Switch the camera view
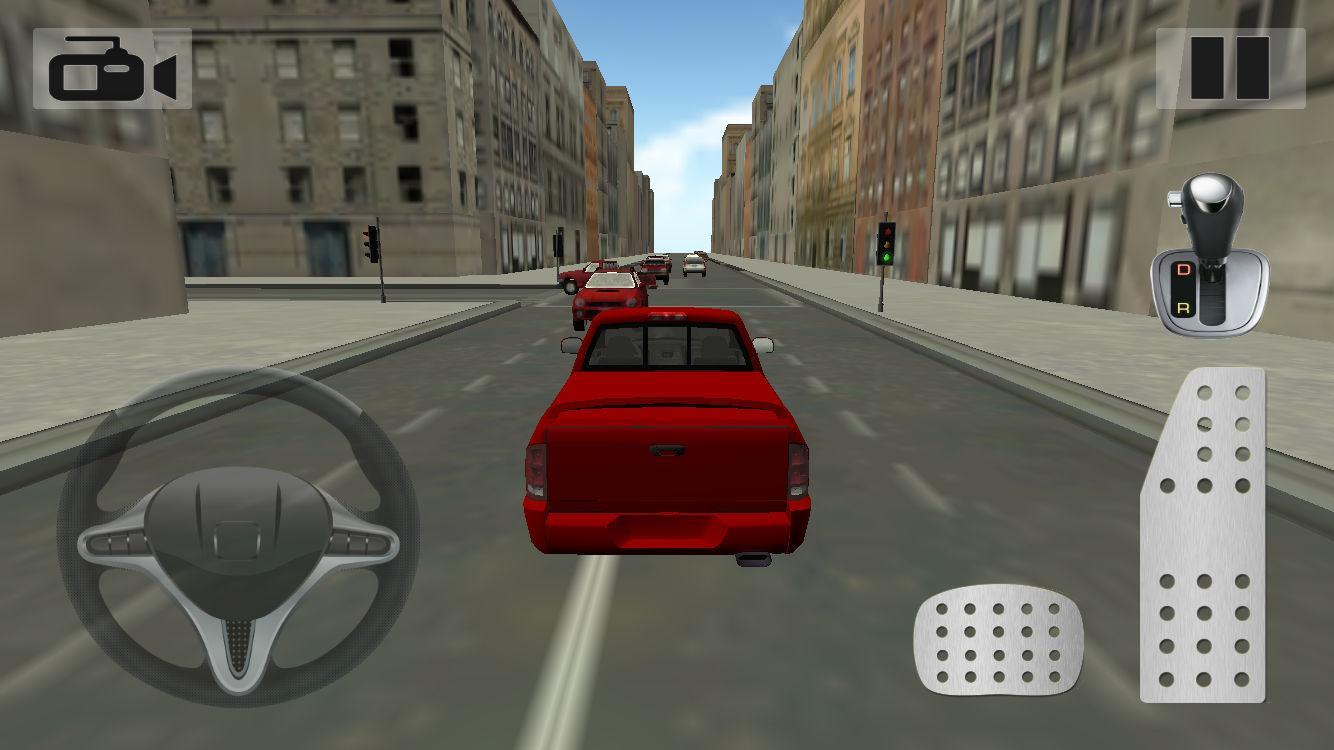 click(x=112, y=68)
